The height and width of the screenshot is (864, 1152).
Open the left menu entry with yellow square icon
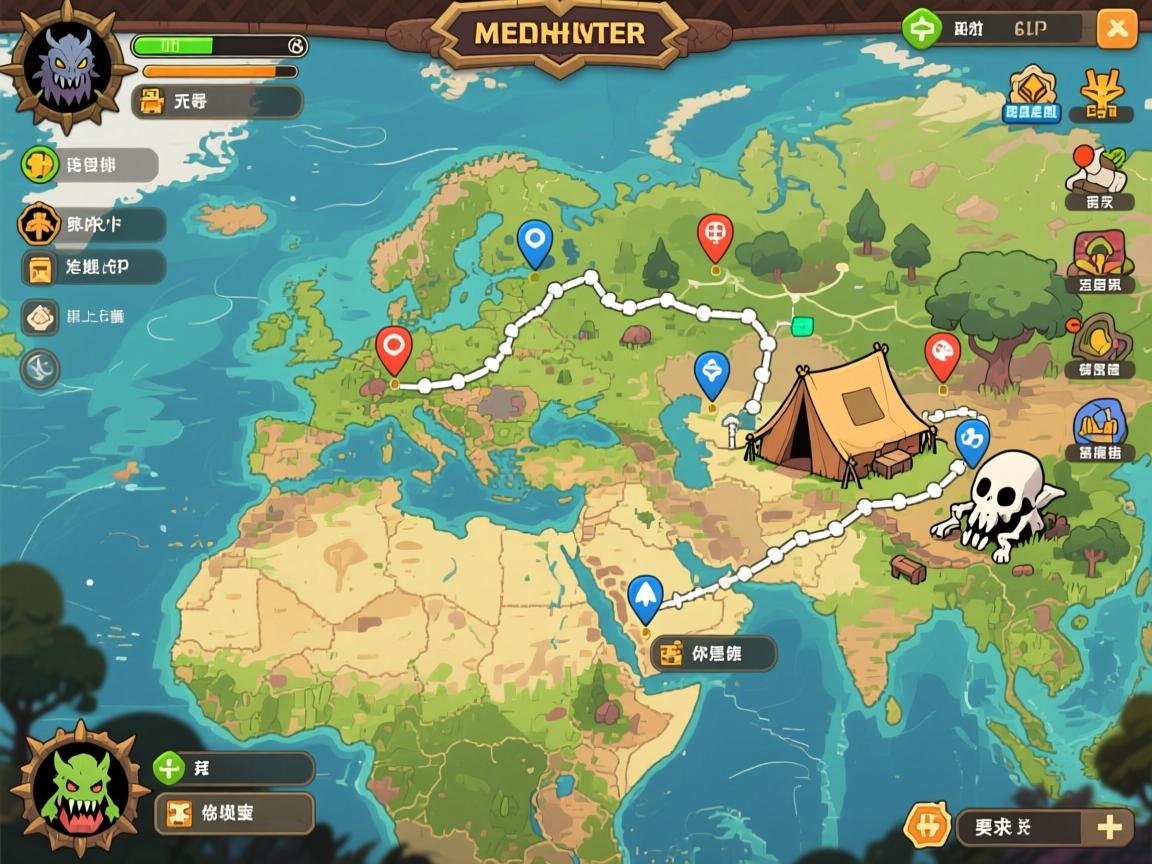42,268
